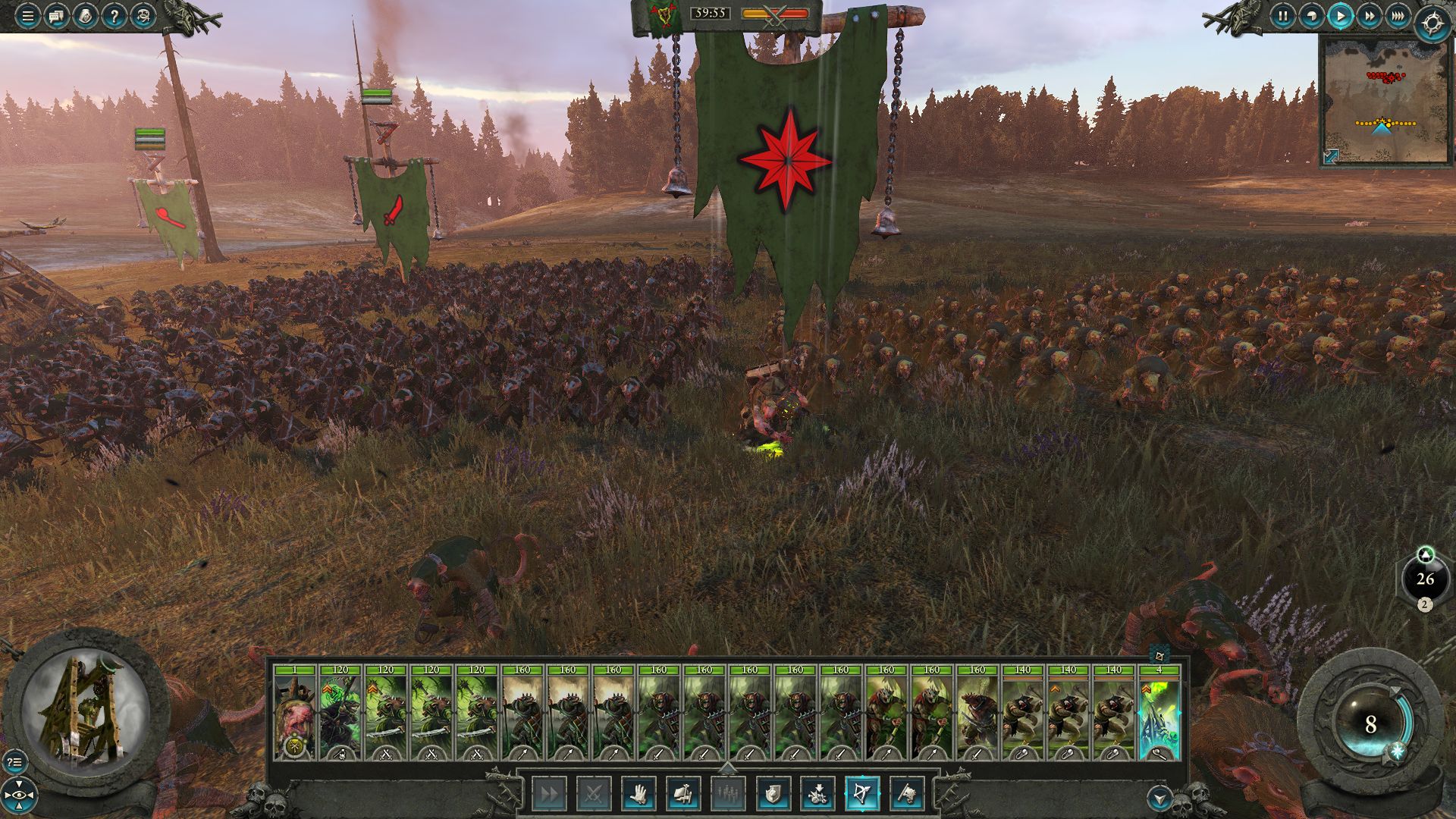Open the help question mark button
The image size is (1456, 819).
tap(114, 16)
